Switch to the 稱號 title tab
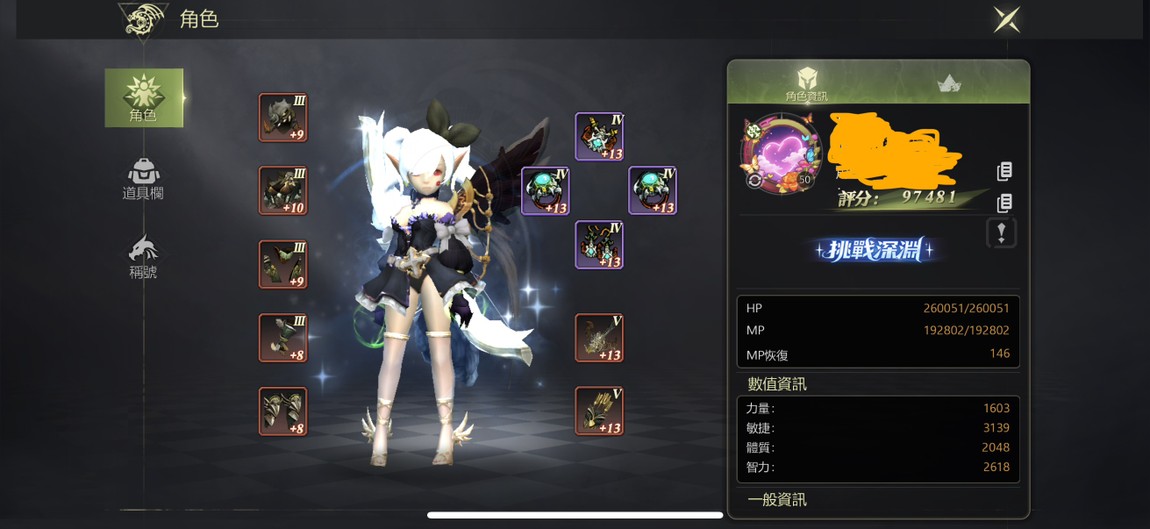This screenshot has width=1150, height=529. pos(143,257)
